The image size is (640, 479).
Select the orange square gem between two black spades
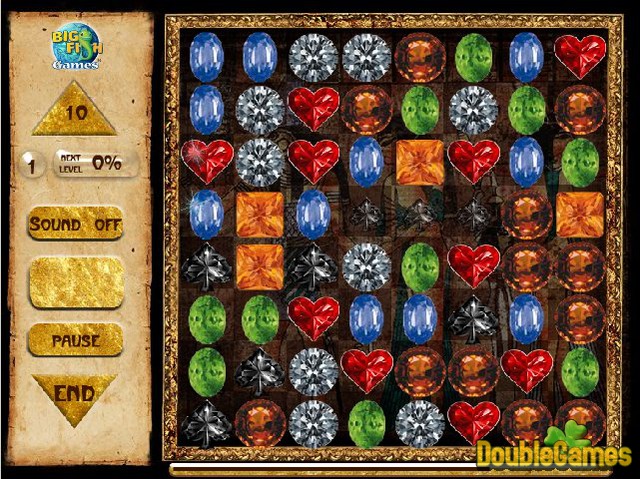[x=259, y=266]
